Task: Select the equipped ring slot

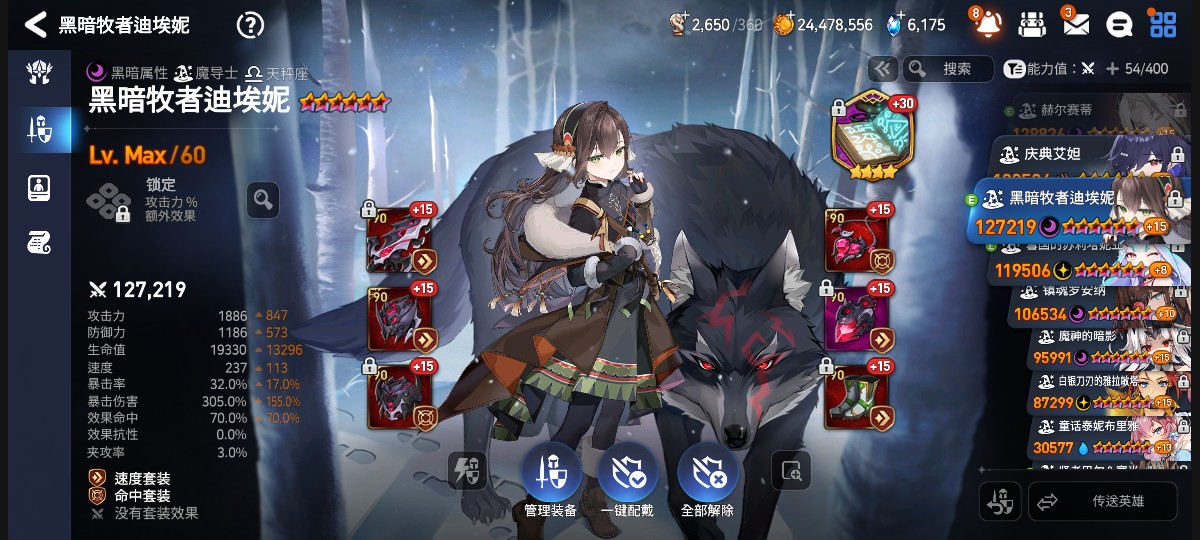Action: click(x=859, y=318)
